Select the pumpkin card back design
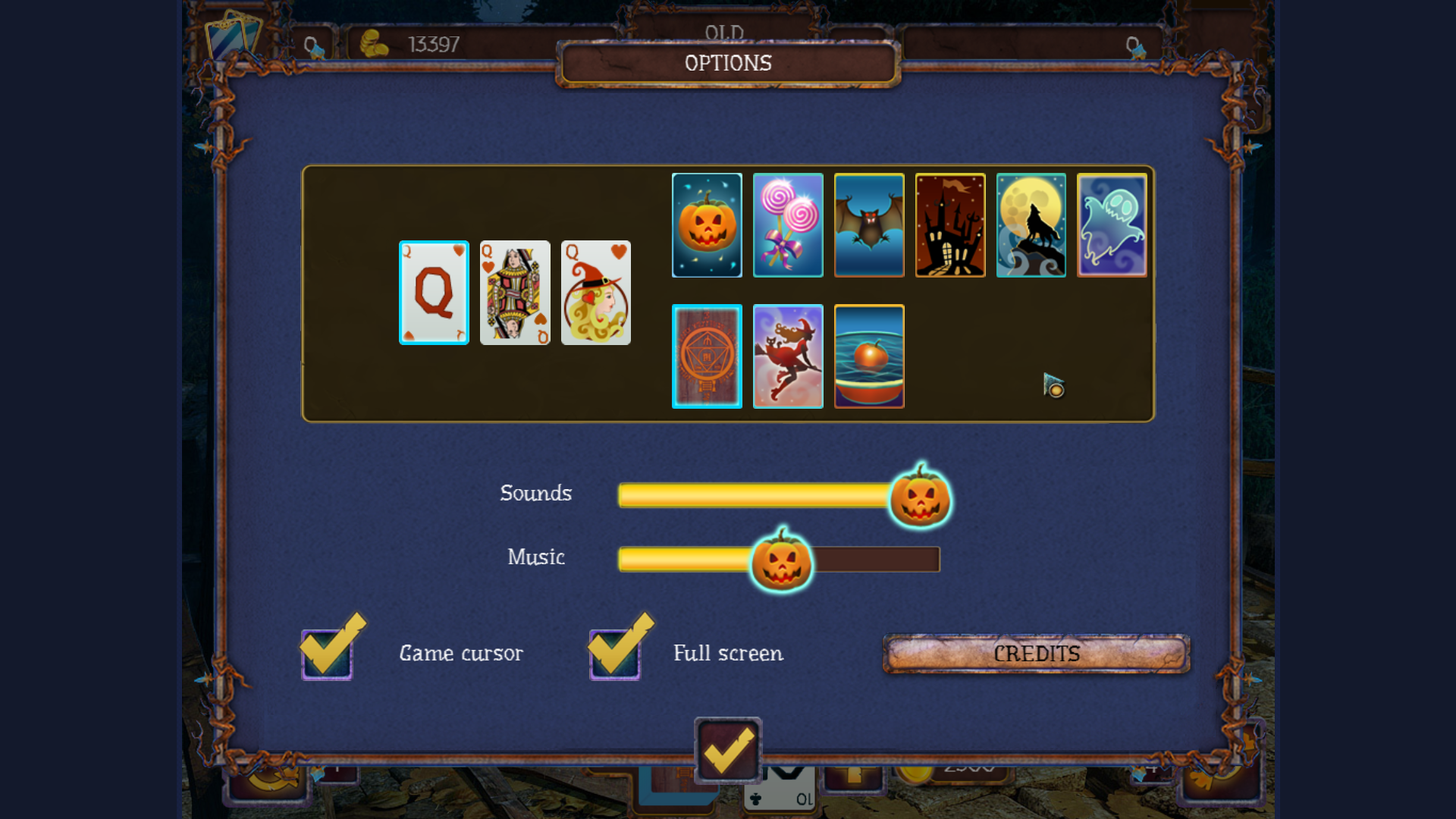Screen dimensions: 1456x819 [x=707, y=224]
